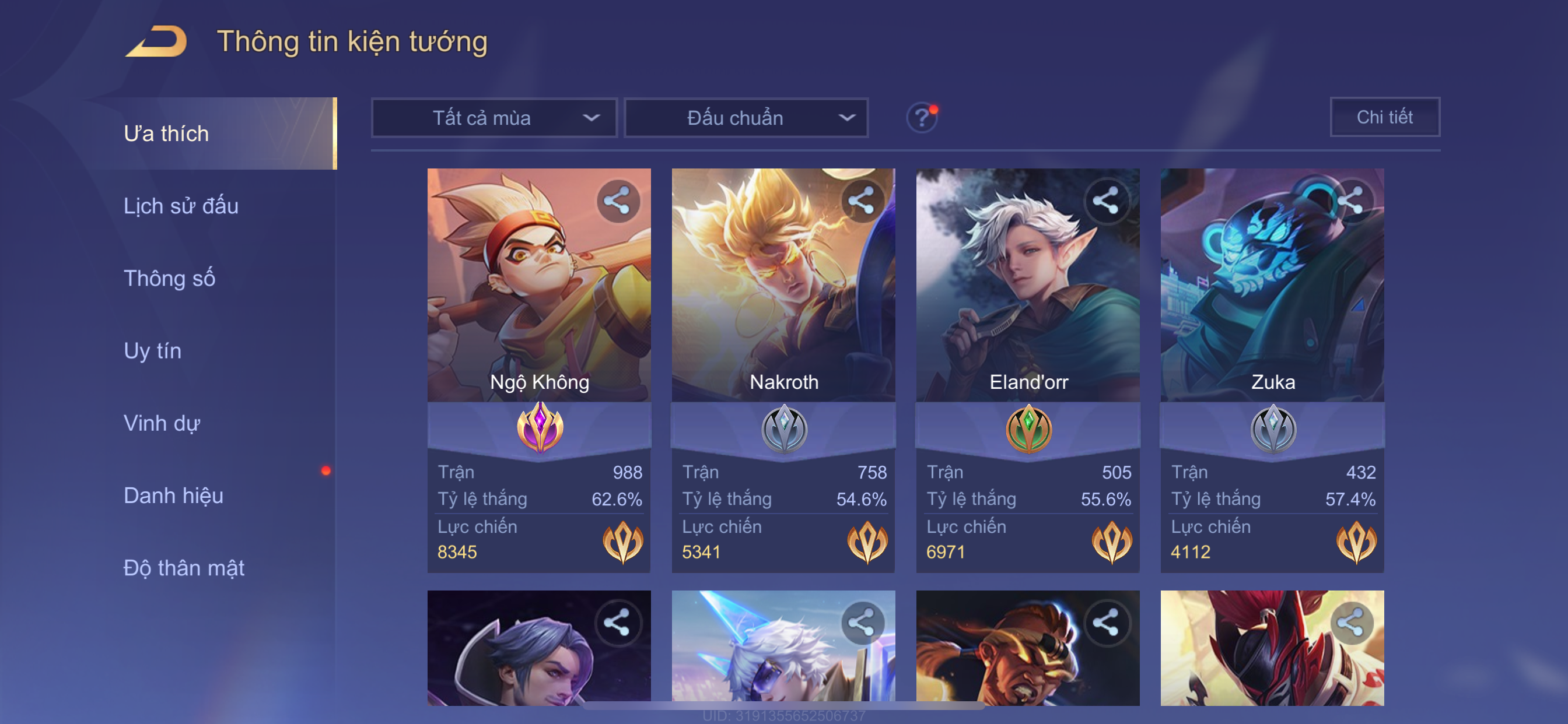The width and height of the screenshot is (1568, 724).
Task: Switch to the Lịch sử đấu tab
Action: point(181,206)
